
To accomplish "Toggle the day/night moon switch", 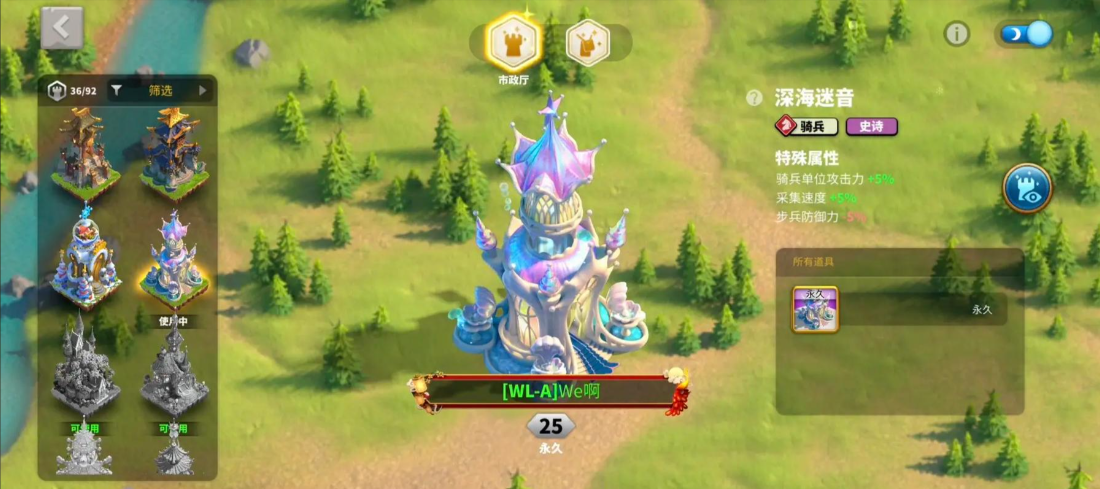I will pyautogui.click(x=1026, y=34).
